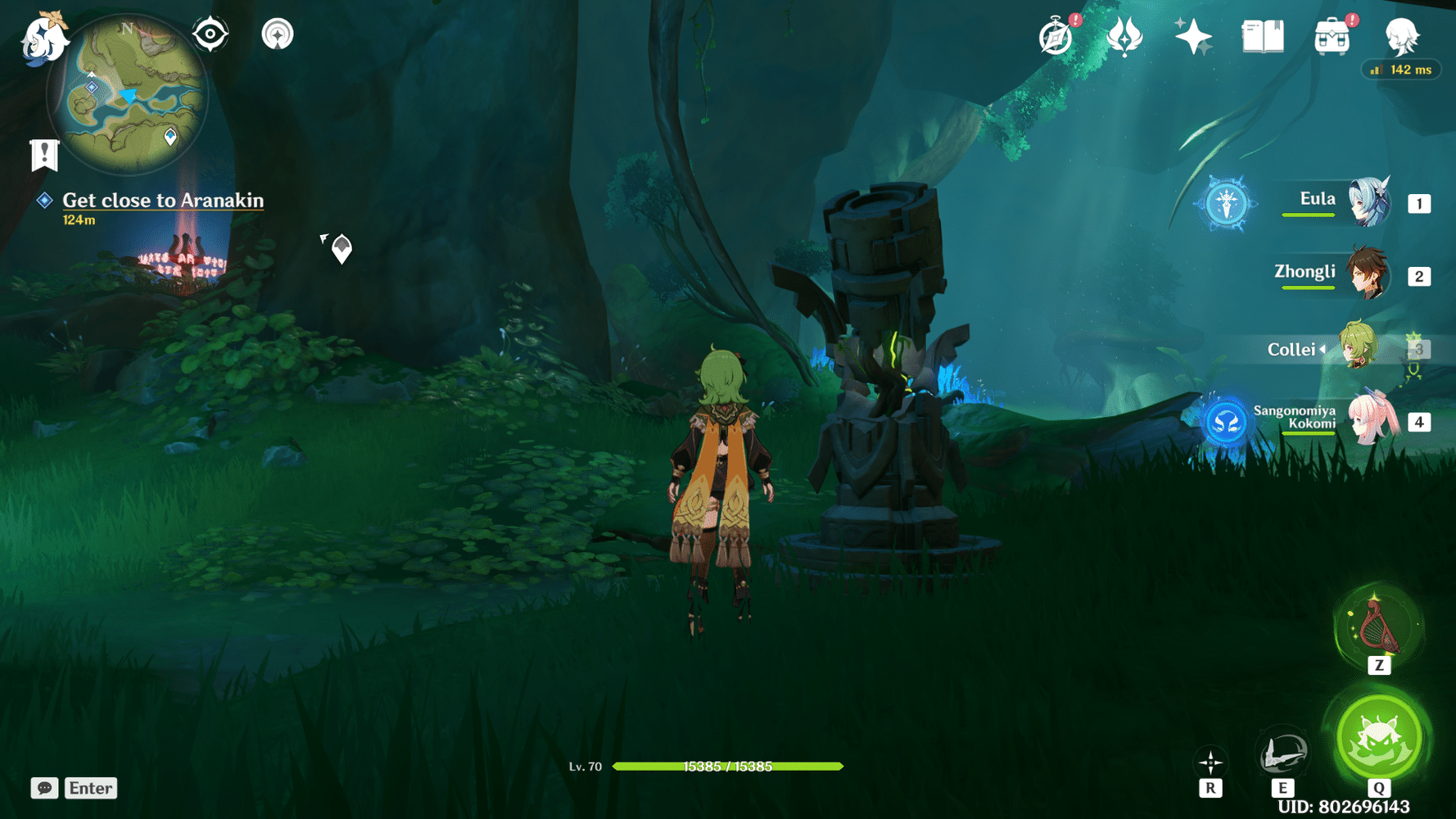The image size is (1456, 819).
Task: Click the navigation compass icon beside elemental sight
Action: pyautogui.click(x=276, y=34)
